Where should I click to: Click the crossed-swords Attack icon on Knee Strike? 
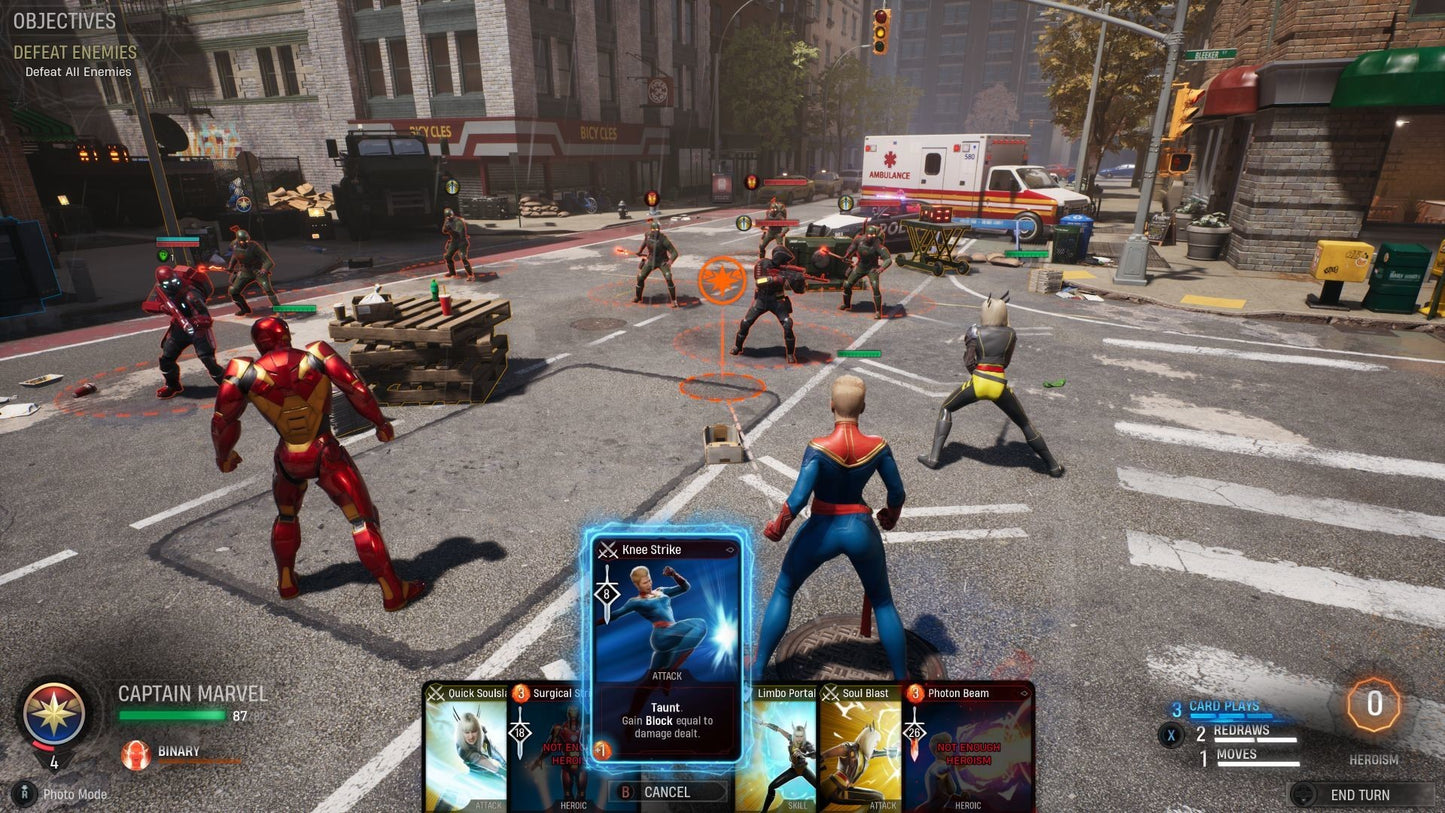coord(606,549)
